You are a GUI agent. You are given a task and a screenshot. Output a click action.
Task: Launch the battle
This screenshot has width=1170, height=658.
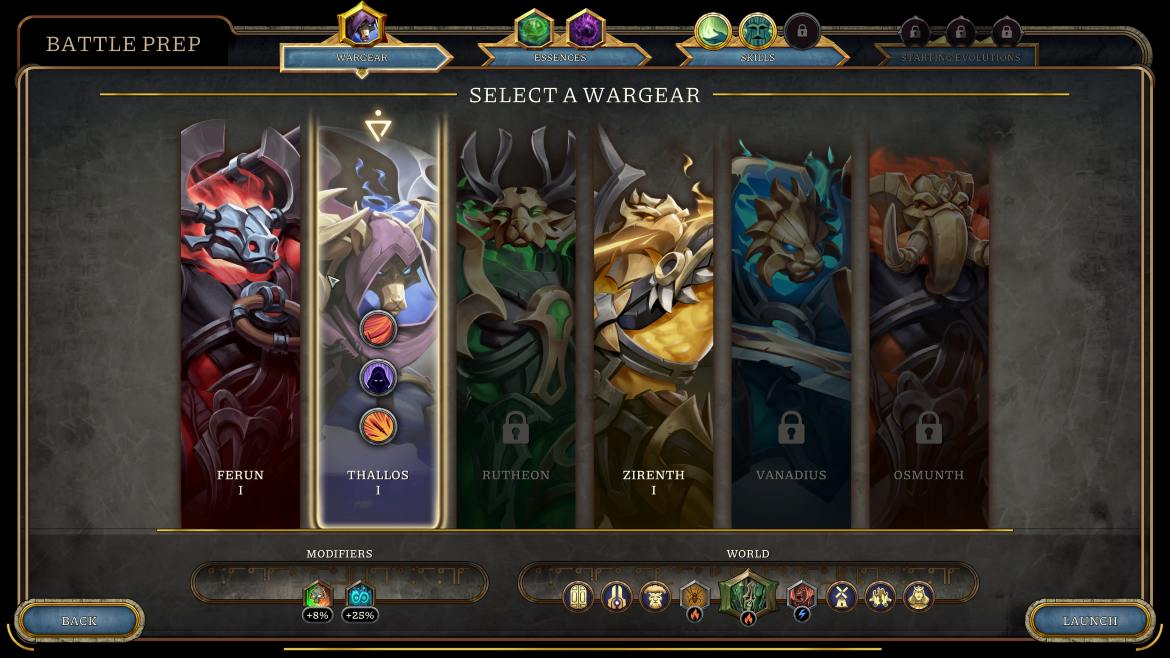1090,621
